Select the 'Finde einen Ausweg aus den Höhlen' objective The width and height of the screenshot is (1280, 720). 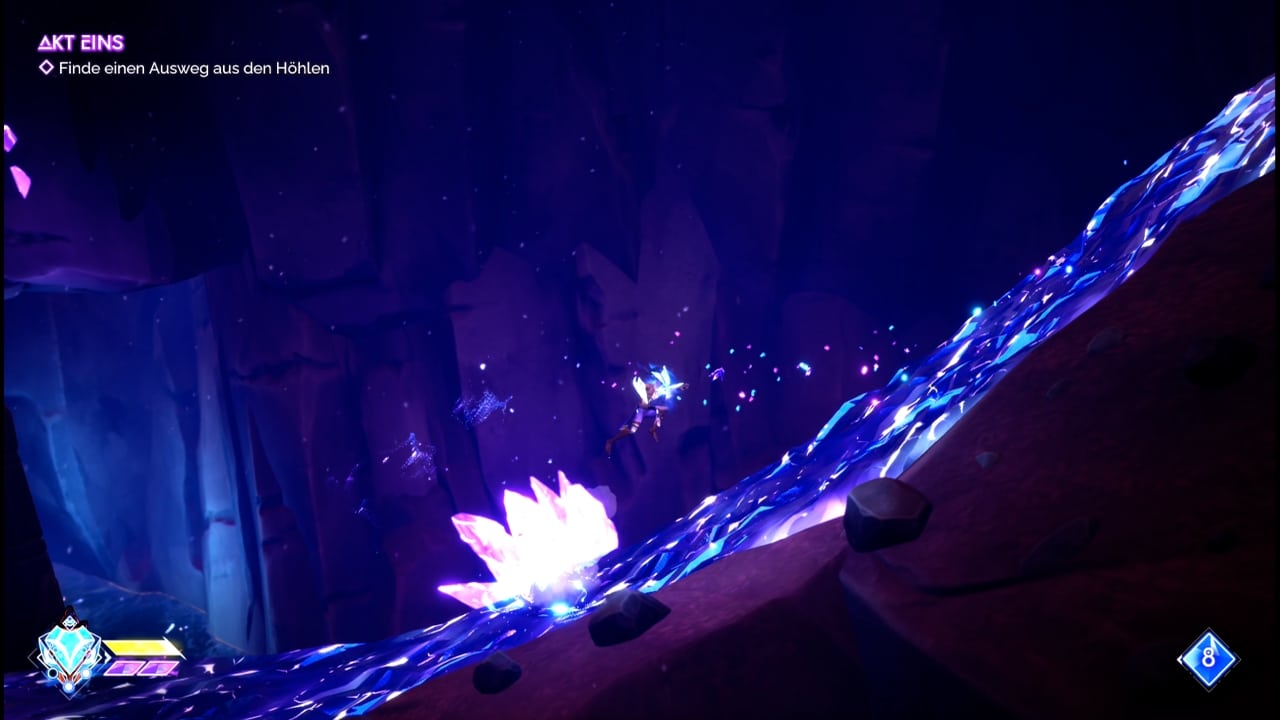193,68
